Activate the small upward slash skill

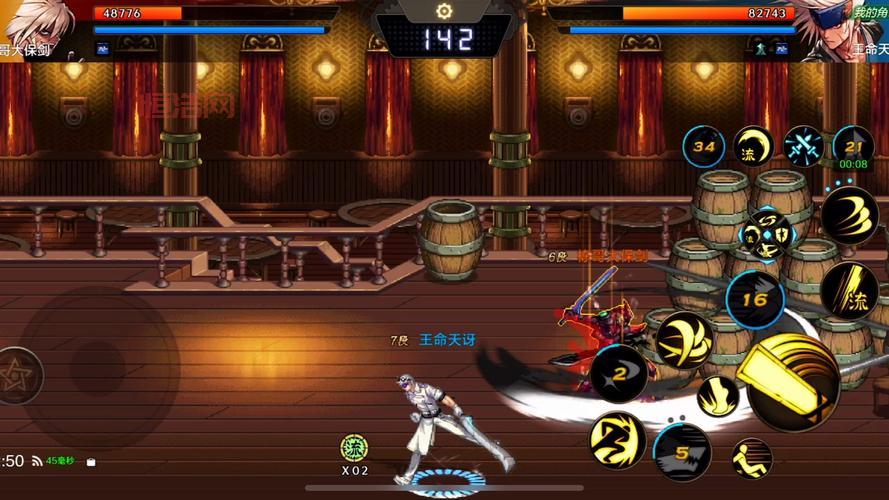pyautogui.click(x=717, y=396)
